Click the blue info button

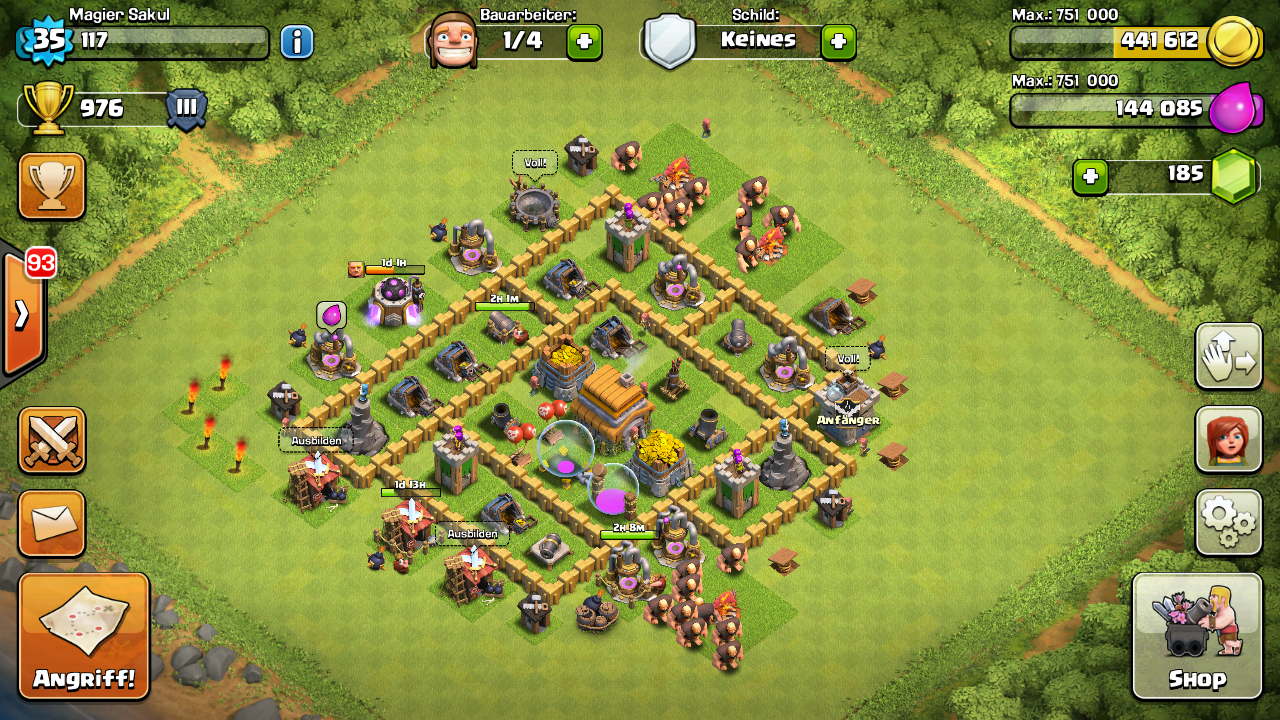point(297,42)
